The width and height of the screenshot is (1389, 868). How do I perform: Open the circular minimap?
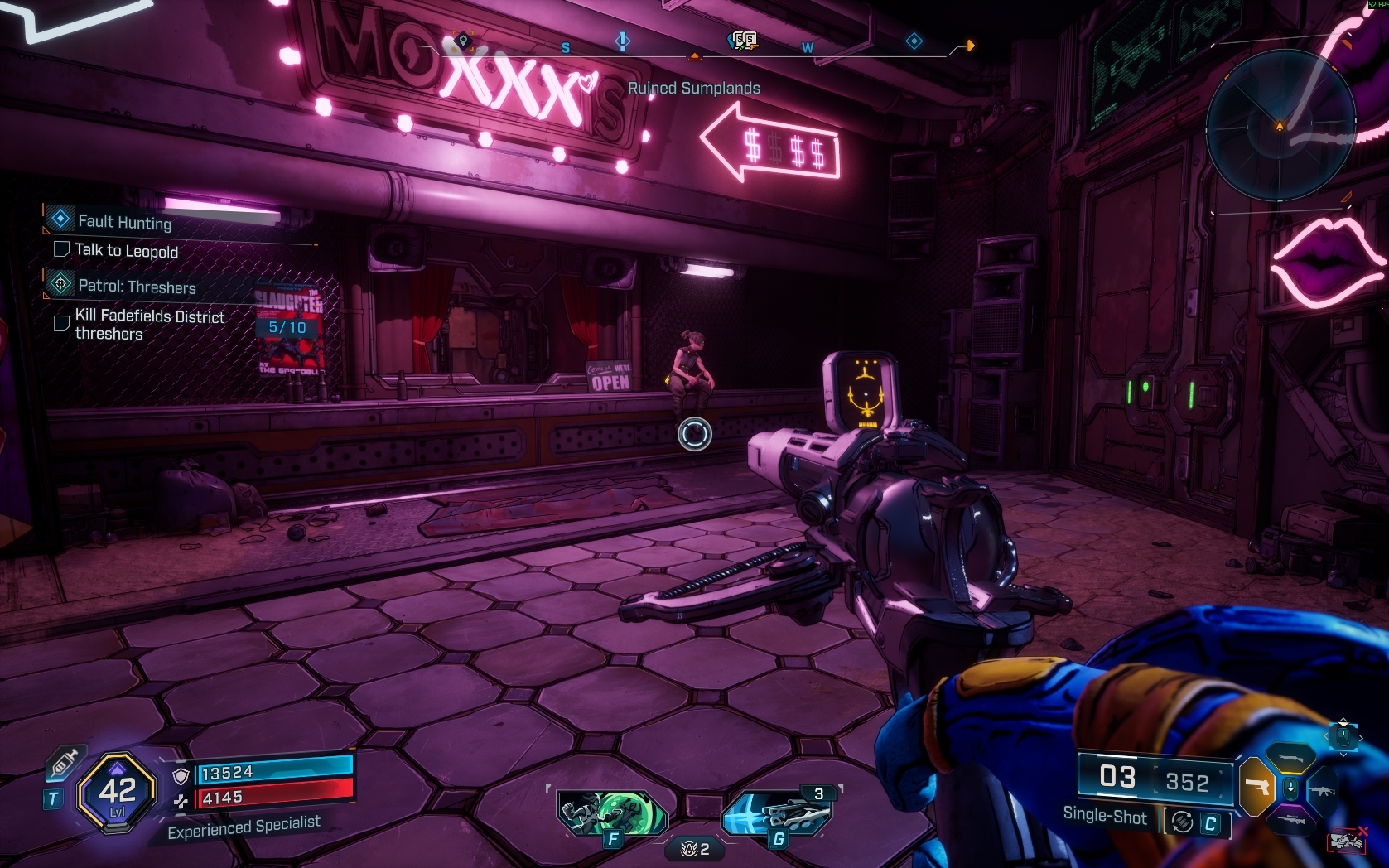click(1280, 125)
